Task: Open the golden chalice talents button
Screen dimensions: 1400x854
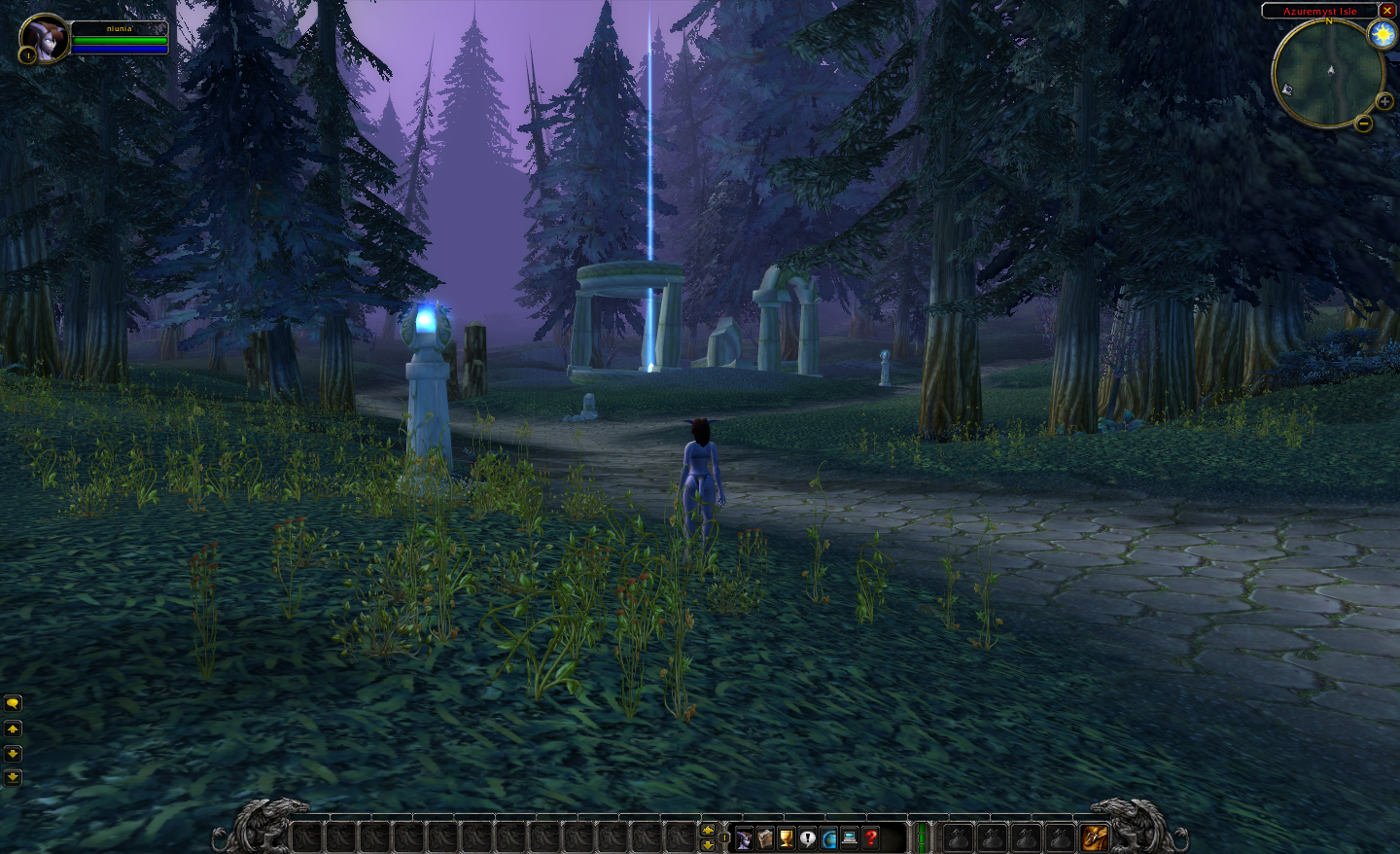Action: [787, 837]
